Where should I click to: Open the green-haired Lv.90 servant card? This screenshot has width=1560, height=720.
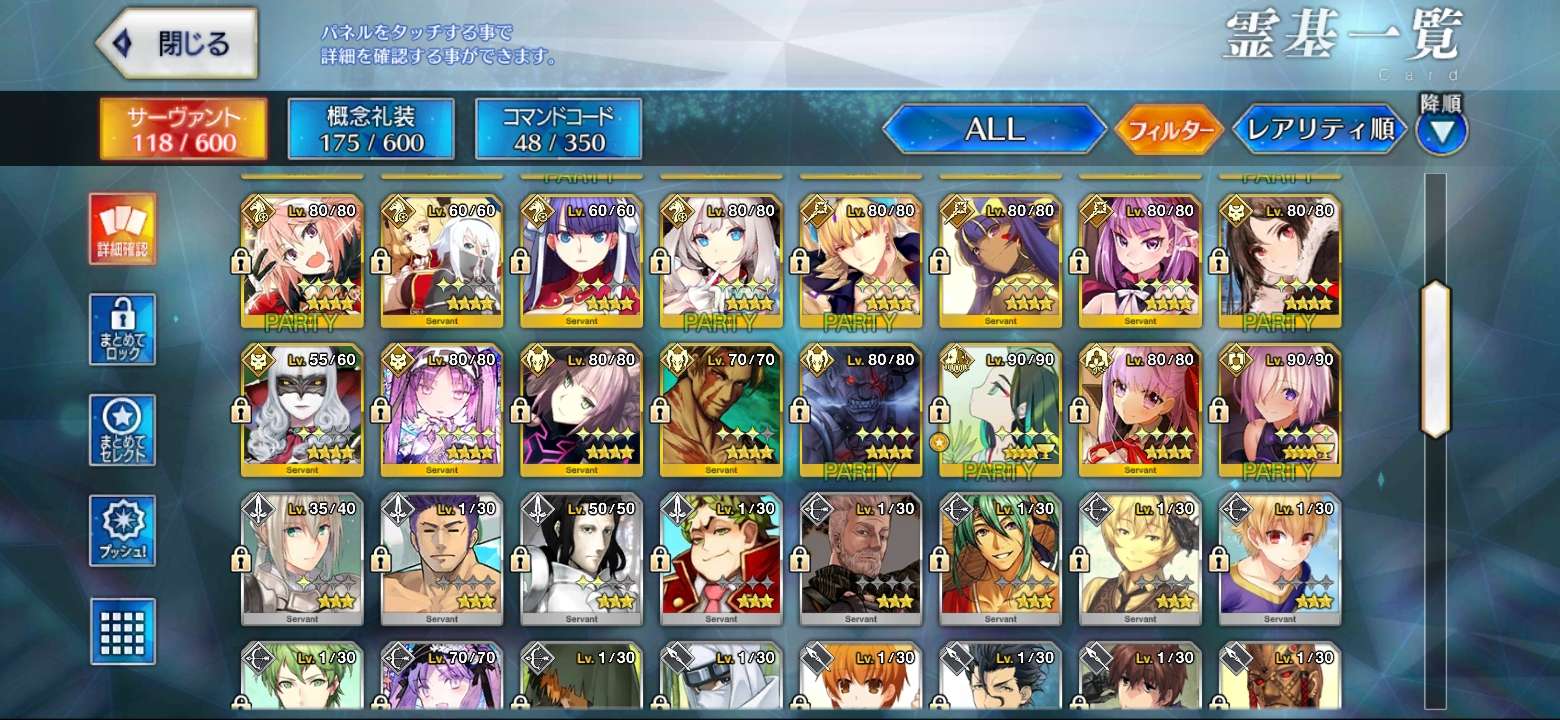[1000, 410]
